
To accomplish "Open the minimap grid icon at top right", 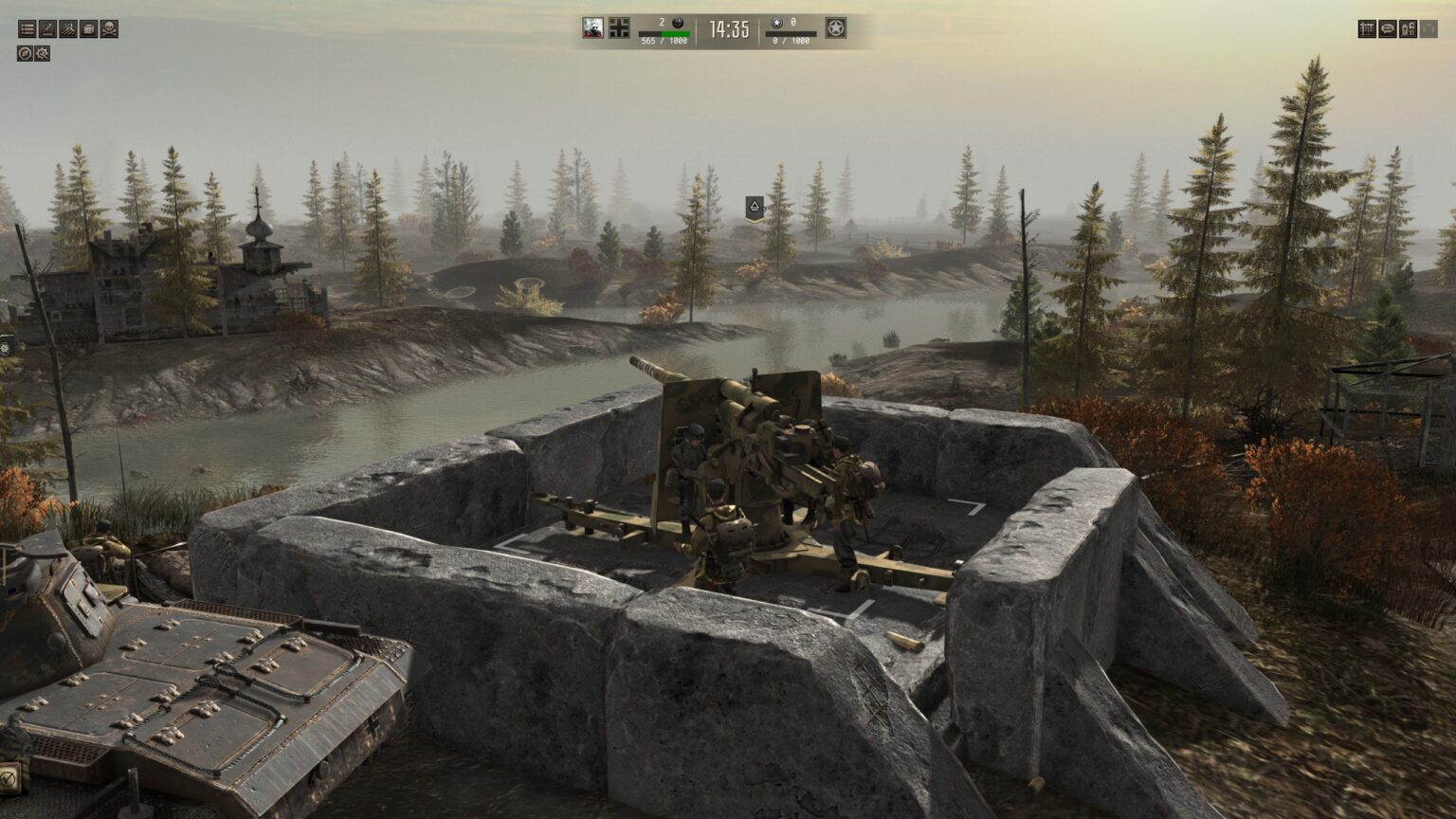I will (1367, 29).
